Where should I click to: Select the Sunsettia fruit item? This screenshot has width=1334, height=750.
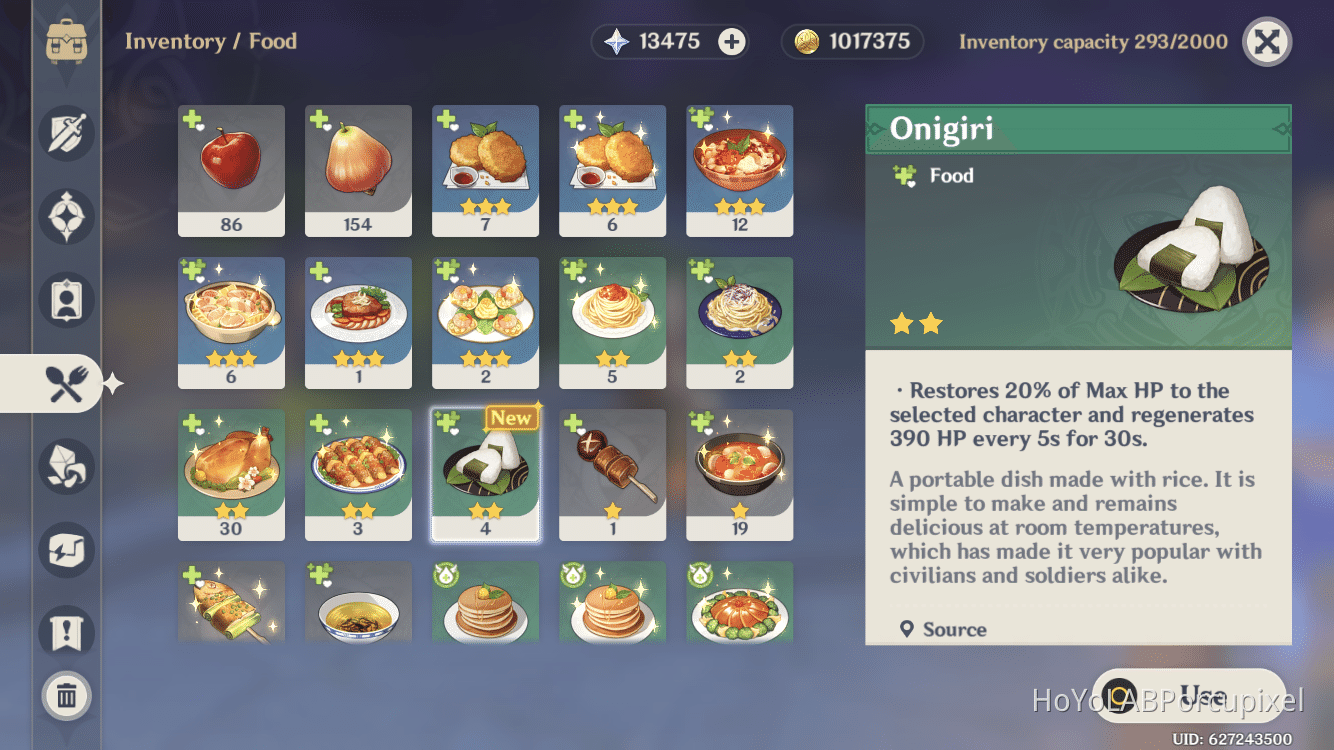358,170
